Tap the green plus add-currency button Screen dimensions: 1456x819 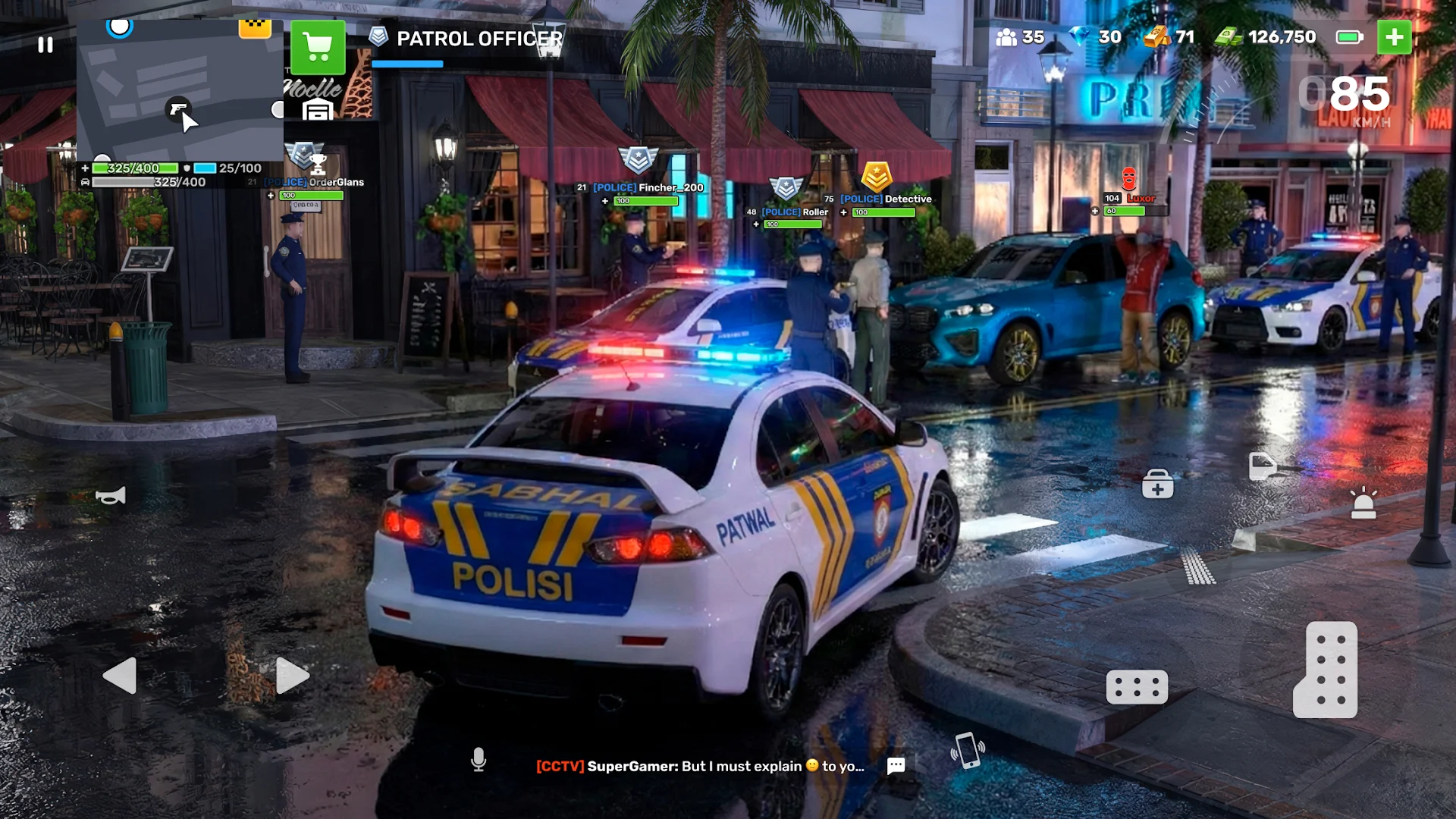tap(1394, 37)
